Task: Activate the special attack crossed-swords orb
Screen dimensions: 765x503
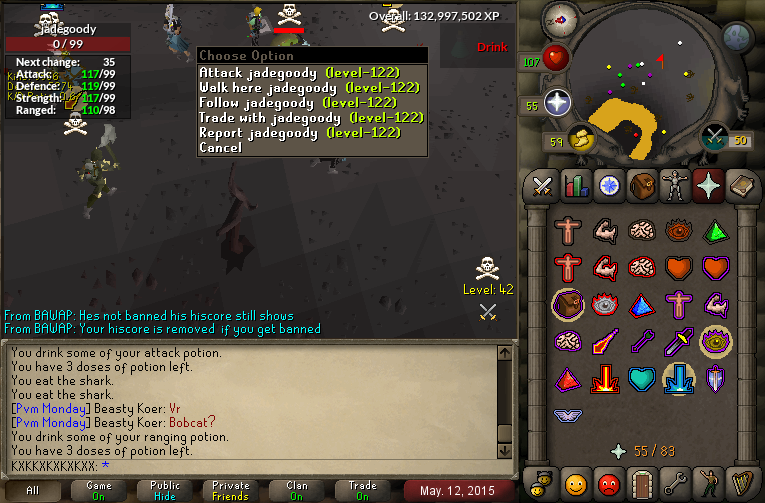Action: [715, 137]
